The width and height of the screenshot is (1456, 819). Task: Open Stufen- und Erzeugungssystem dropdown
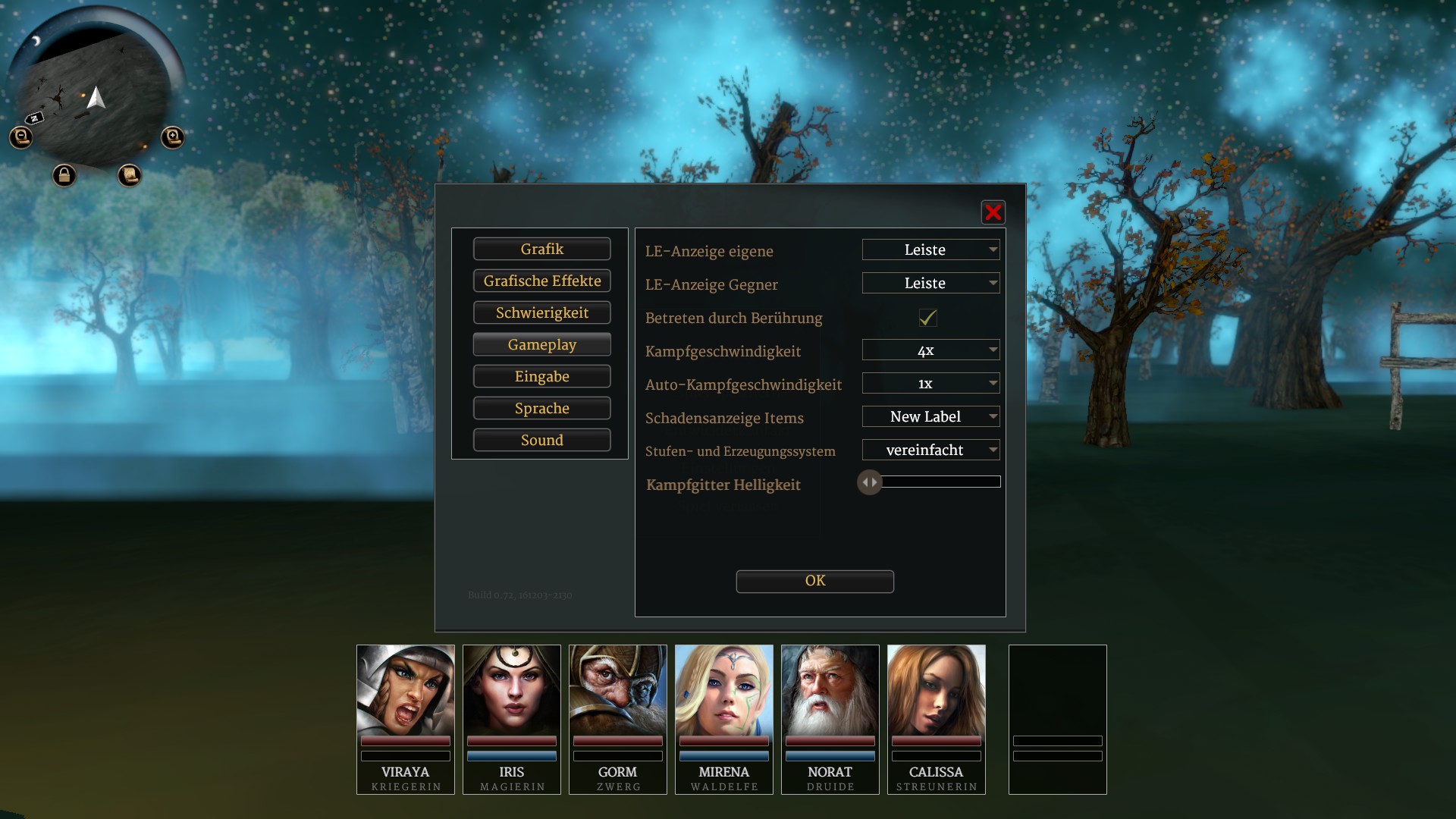tap(930, 450)
